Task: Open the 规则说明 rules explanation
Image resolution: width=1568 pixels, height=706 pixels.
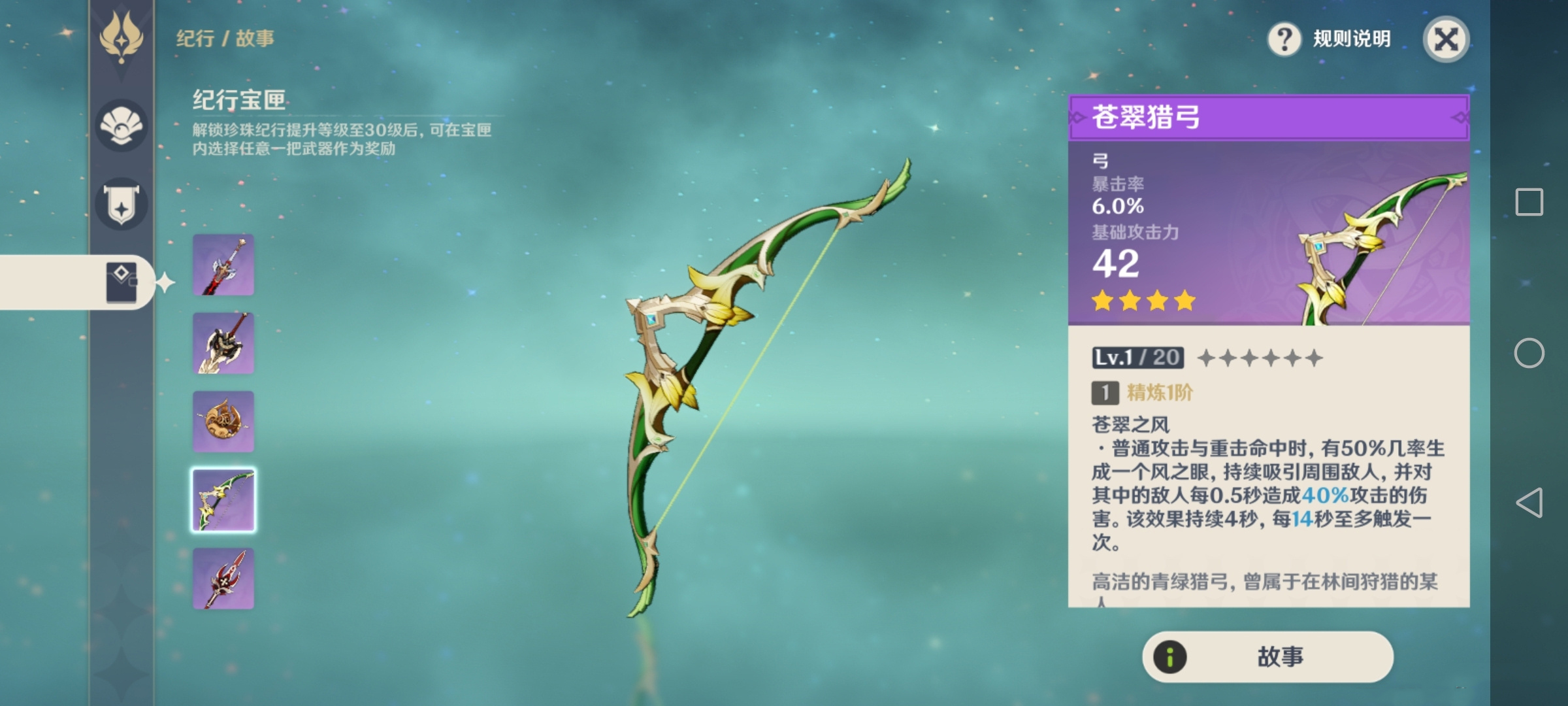Action: point(1330,39)
